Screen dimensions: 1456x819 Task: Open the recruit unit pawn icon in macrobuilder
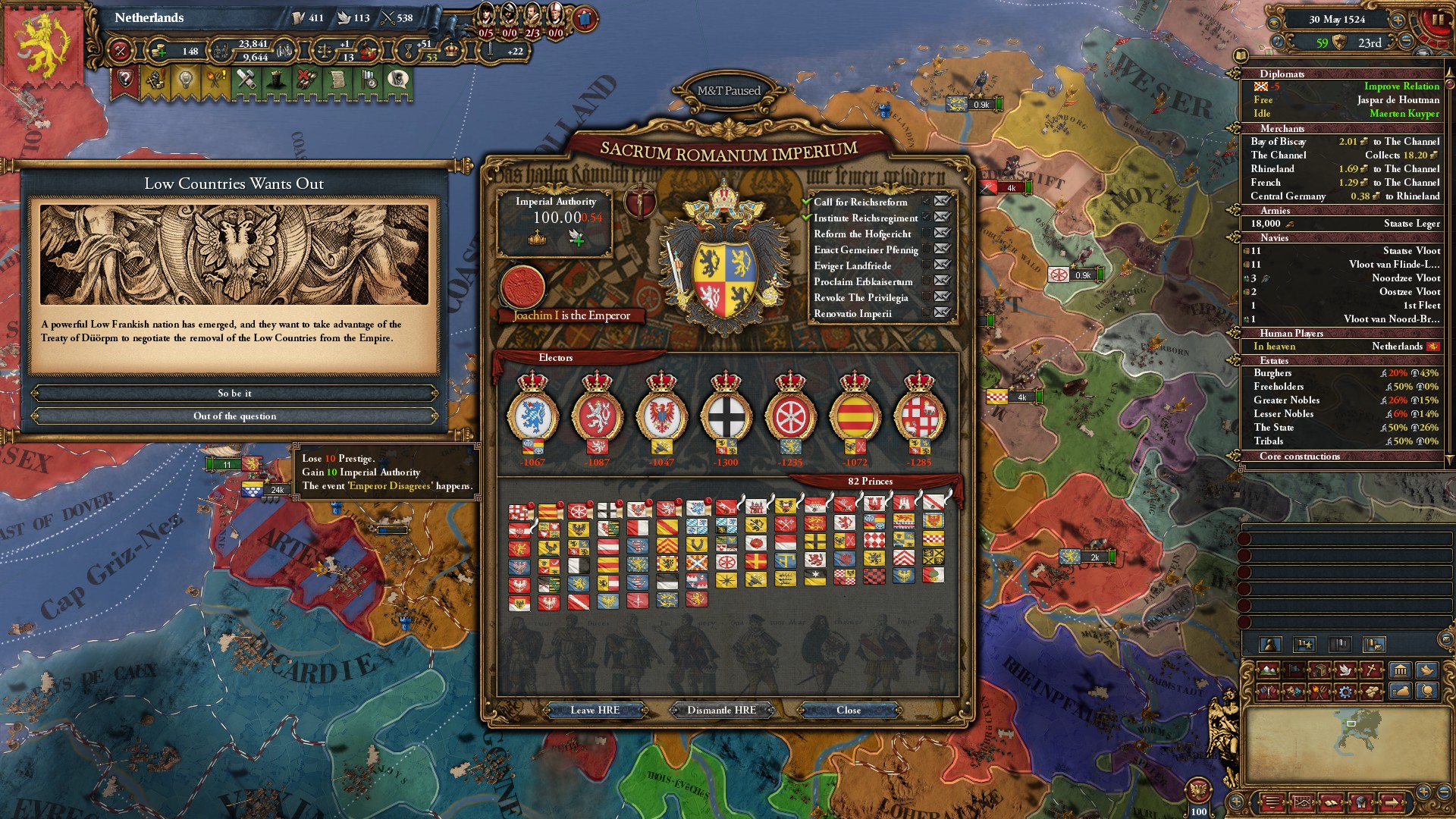tap(1270, 645)
